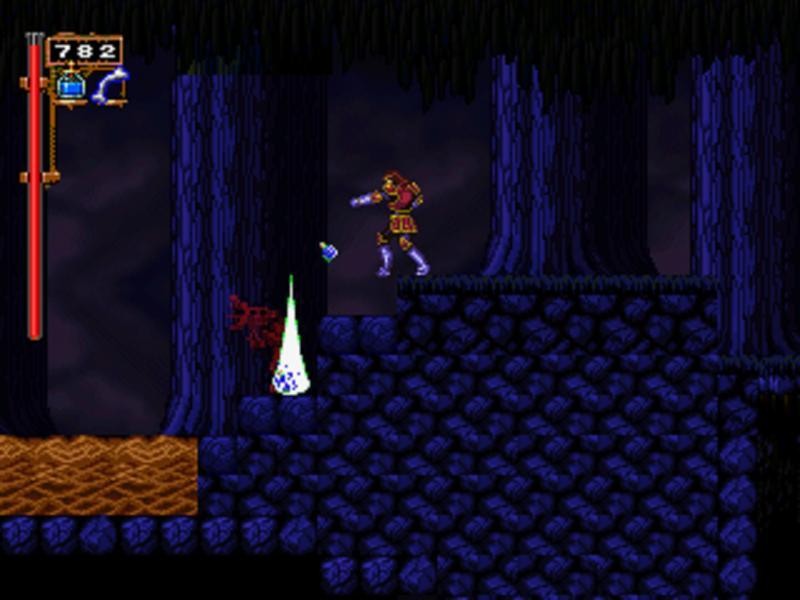800x600 pixels.
Task: Select the bone sub-weapon icon
Action: tap(109, 86)
